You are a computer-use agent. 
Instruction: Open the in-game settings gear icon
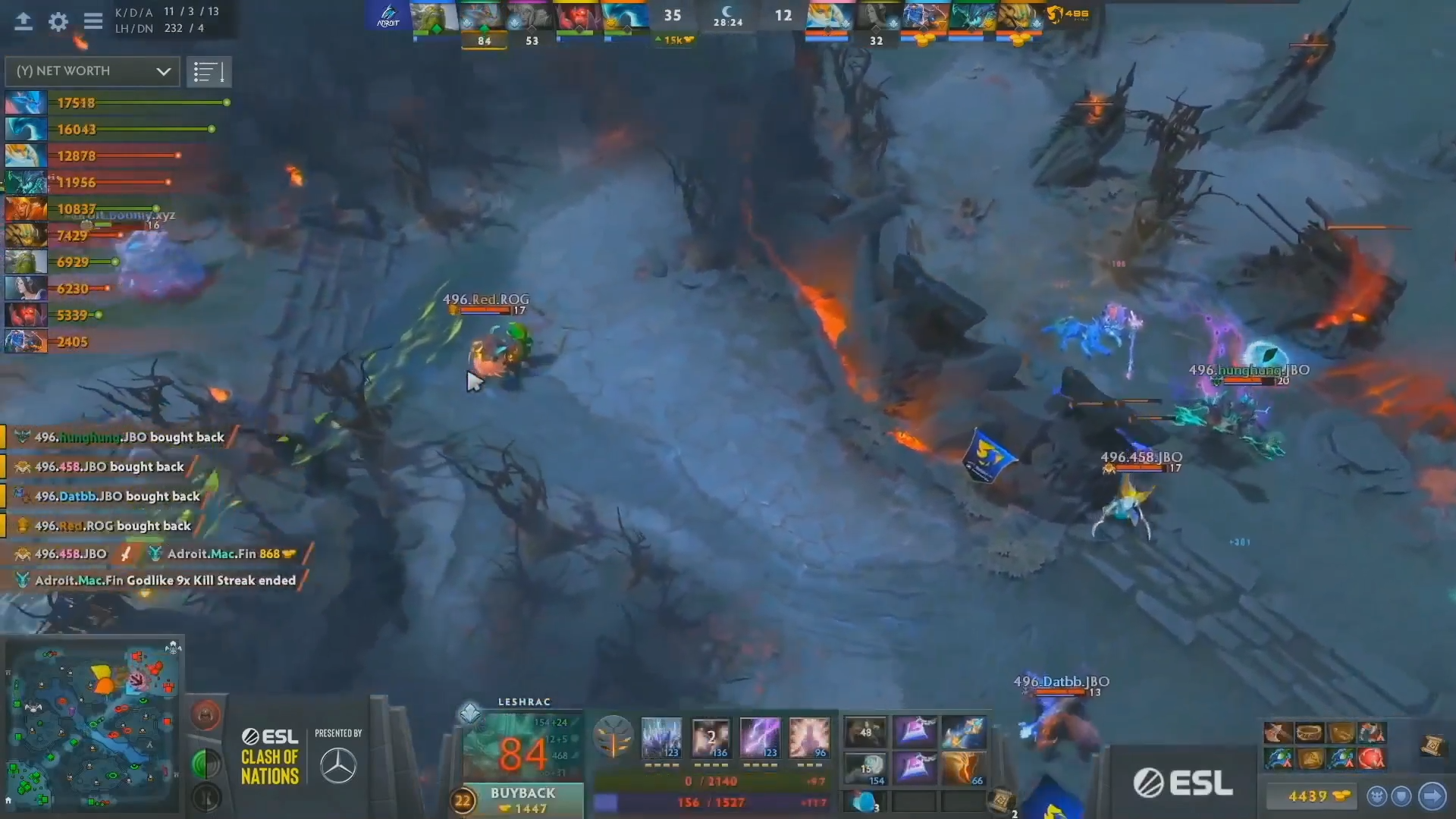pos(57,22)
